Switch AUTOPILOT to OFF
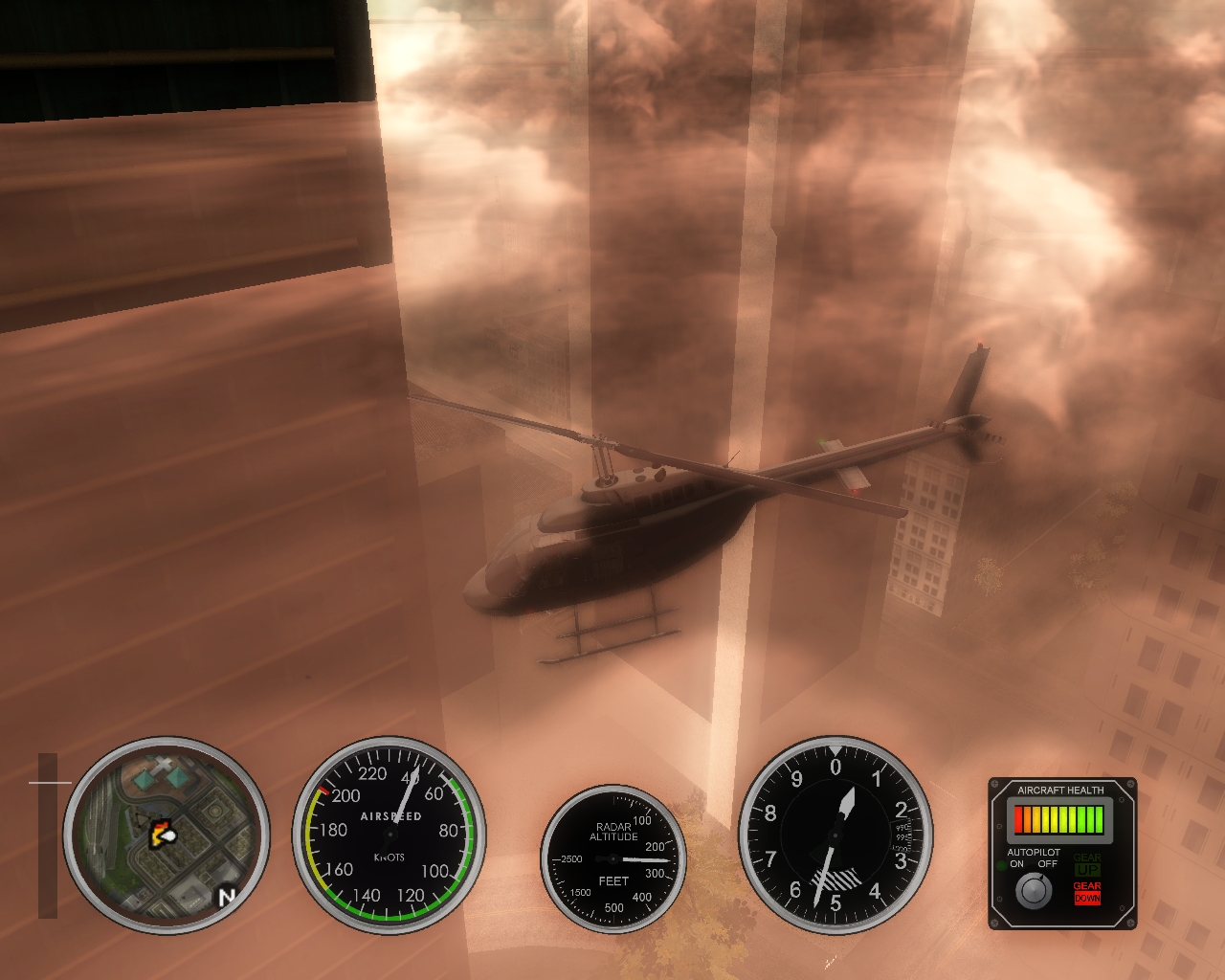This screenshot has height=980, width=1225. 1047,862
